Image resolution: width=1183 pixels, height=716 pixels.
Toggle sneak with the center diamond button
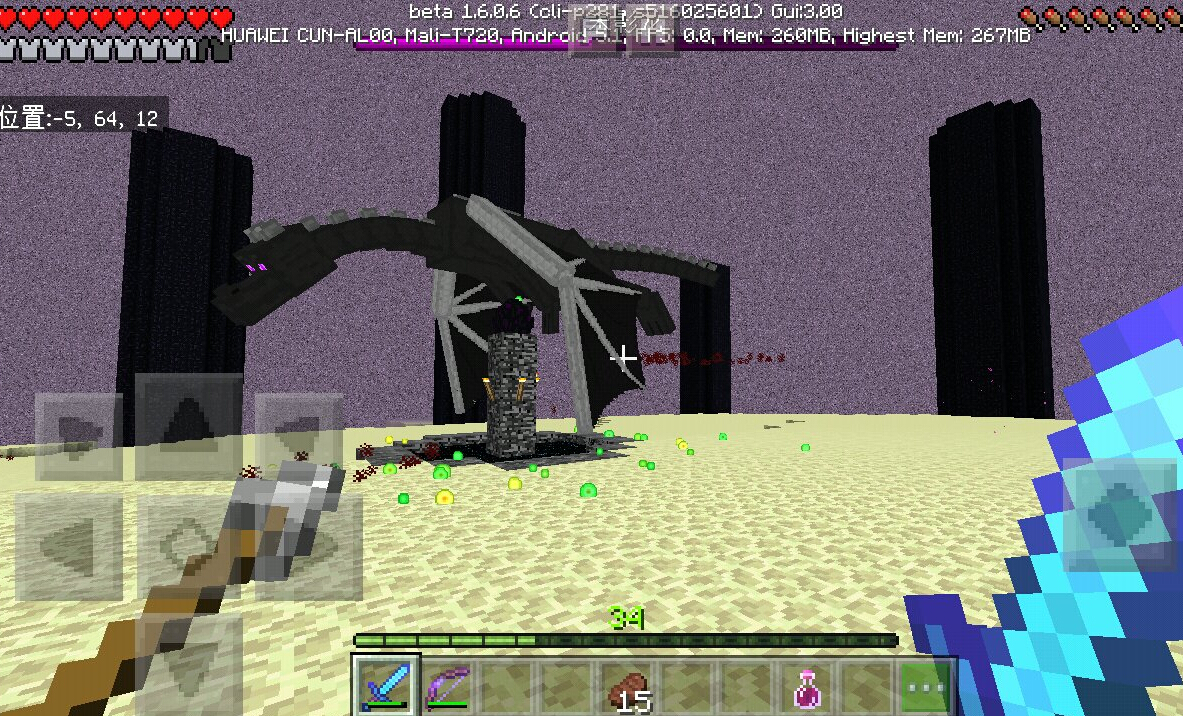click(x=190, y=547)
